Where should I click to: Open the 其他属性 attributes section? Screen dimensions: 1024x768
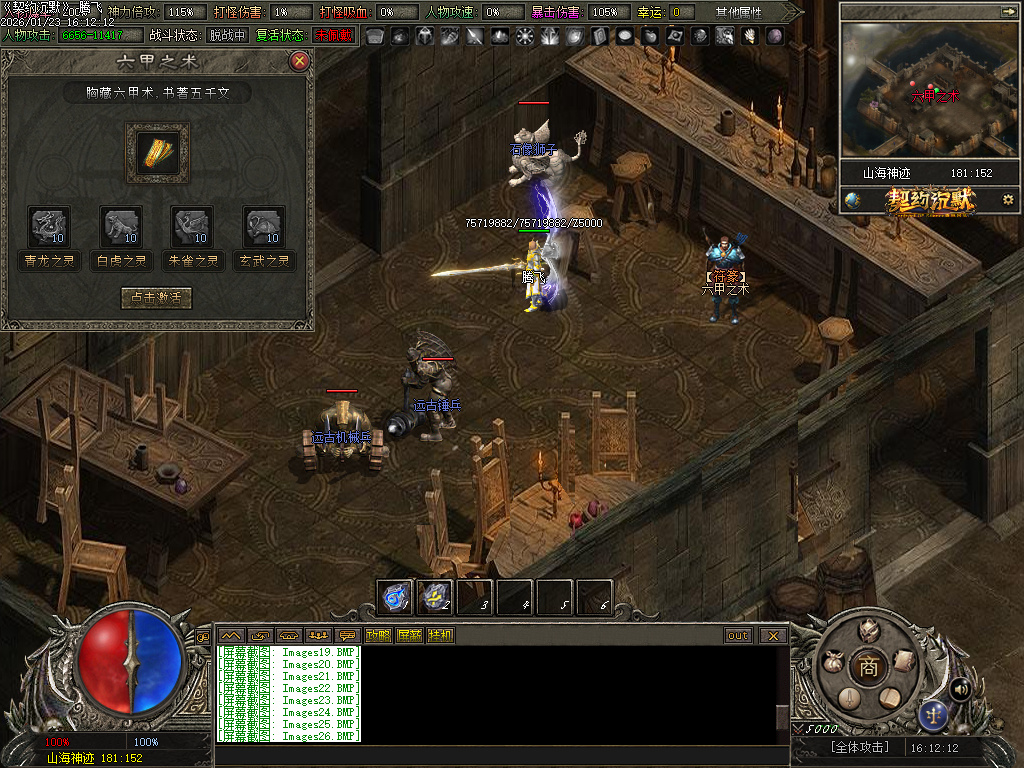738,12
